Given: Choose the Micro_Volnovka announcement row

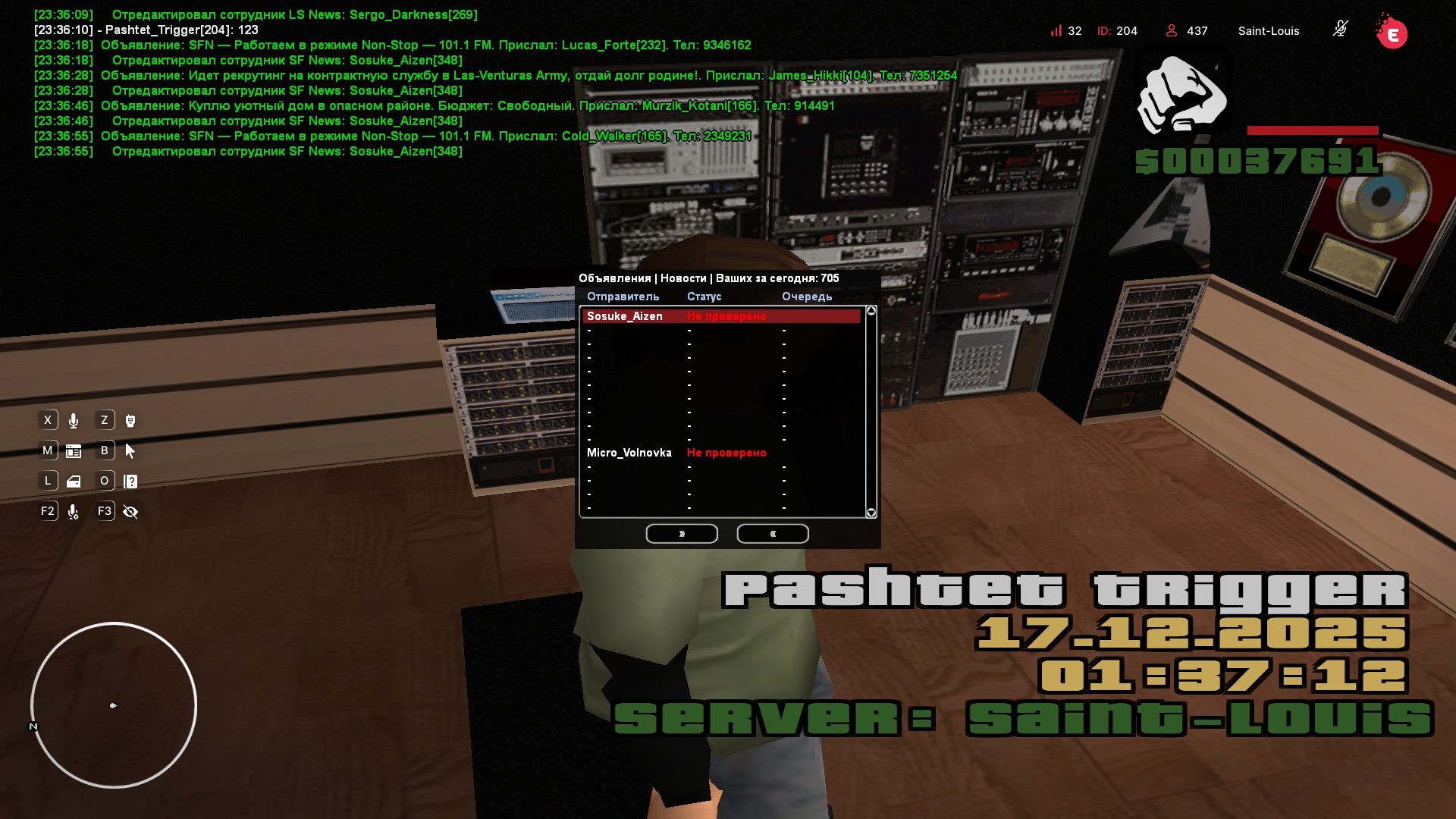Looking at the screenshot, I should [x=720, y=453].
